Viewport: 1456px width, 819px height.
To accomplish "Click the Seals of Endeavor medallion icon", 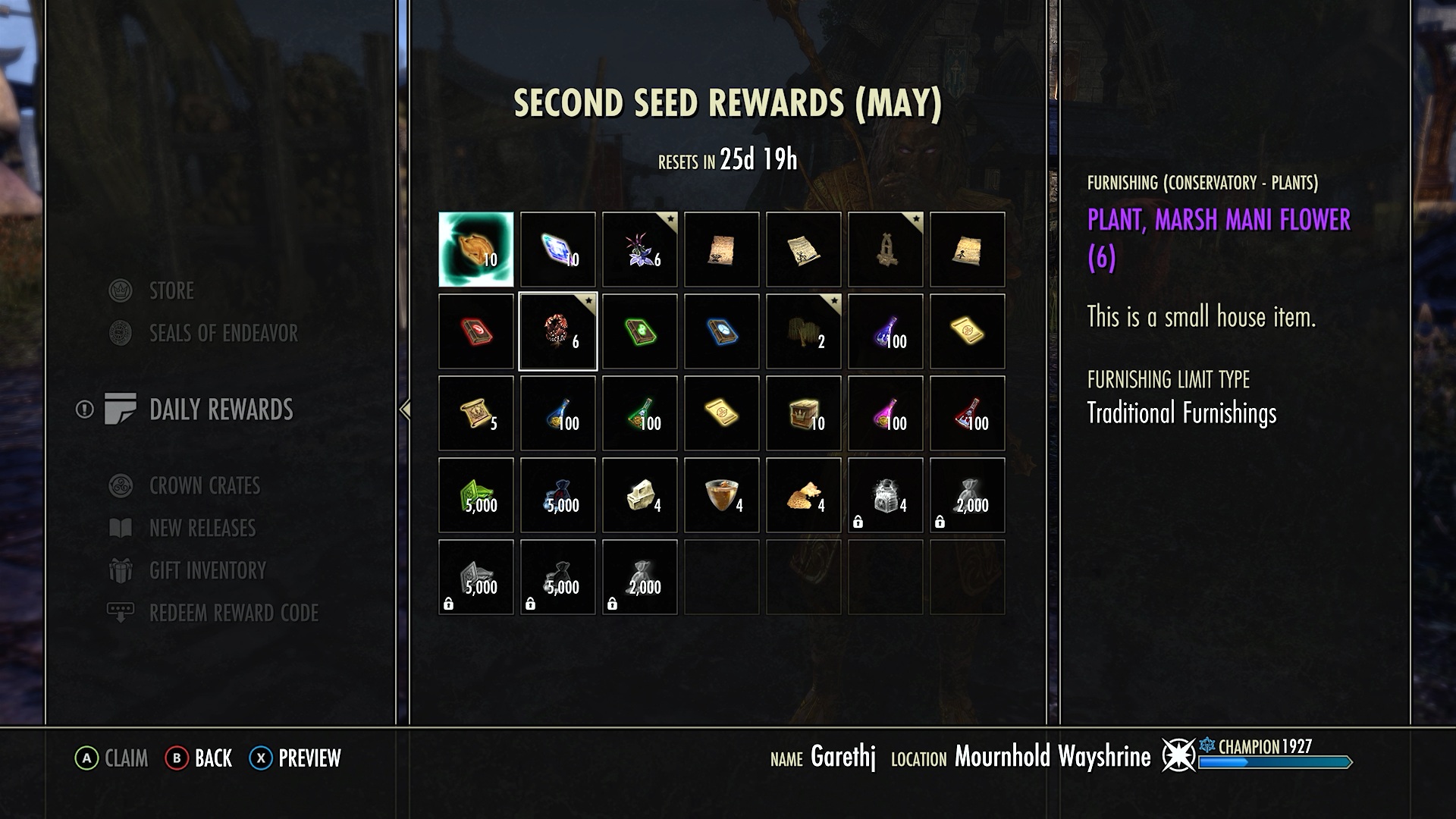I will [121, 333].
